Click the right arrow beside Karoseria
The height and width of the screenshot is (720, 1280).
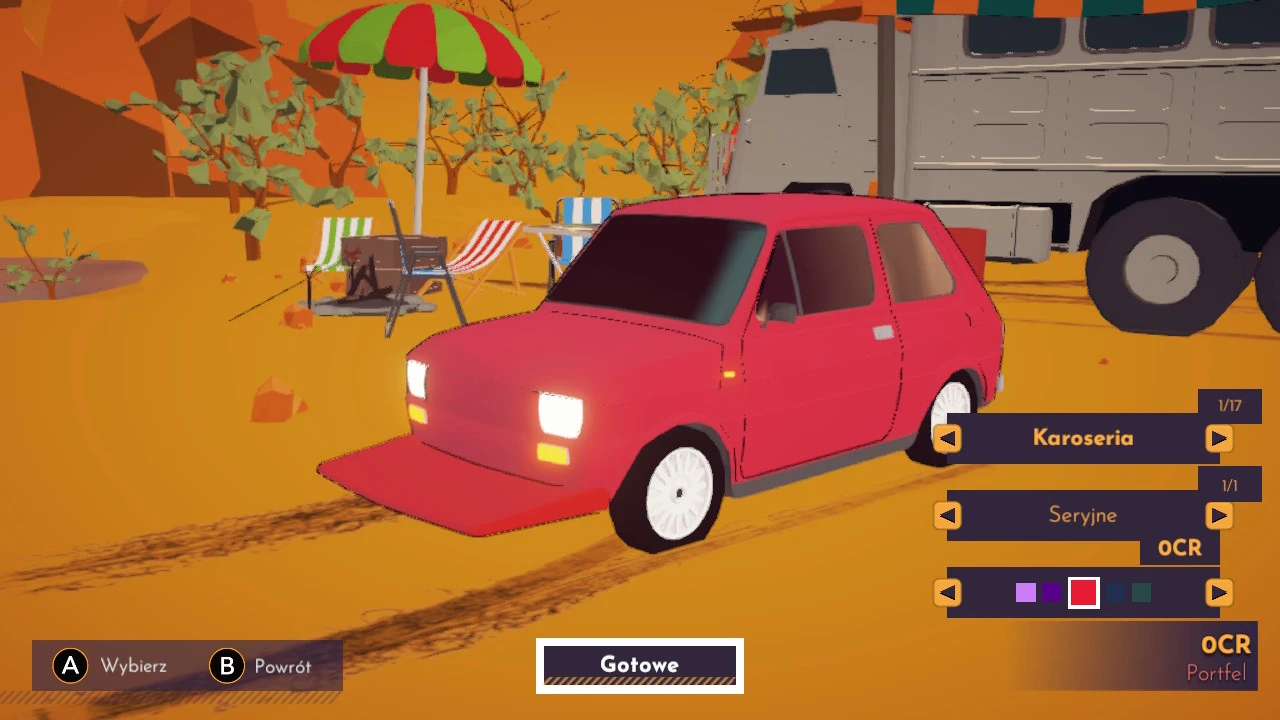[1219, 438]
